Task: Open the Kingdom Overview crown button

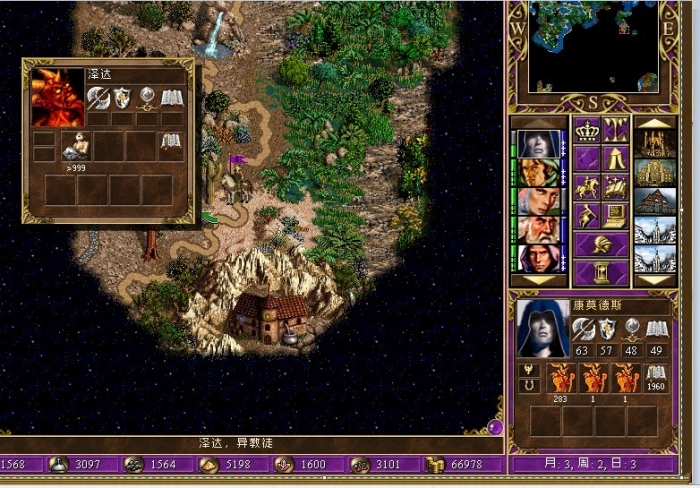Action: (x=586, y=130)
